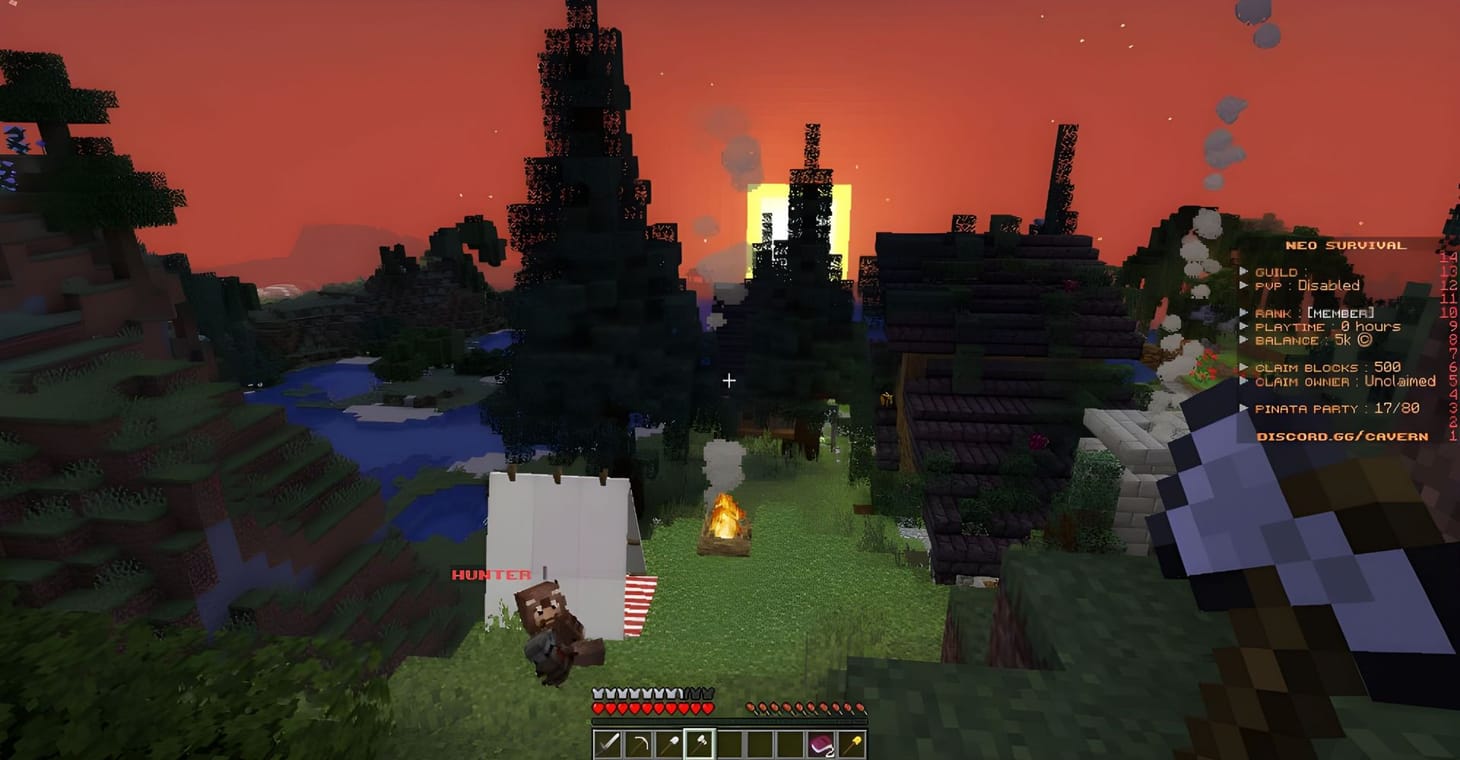The image size is (1460, 760).
Task: Click the first armor chestplate icon
Action: [x=599, y=691]
